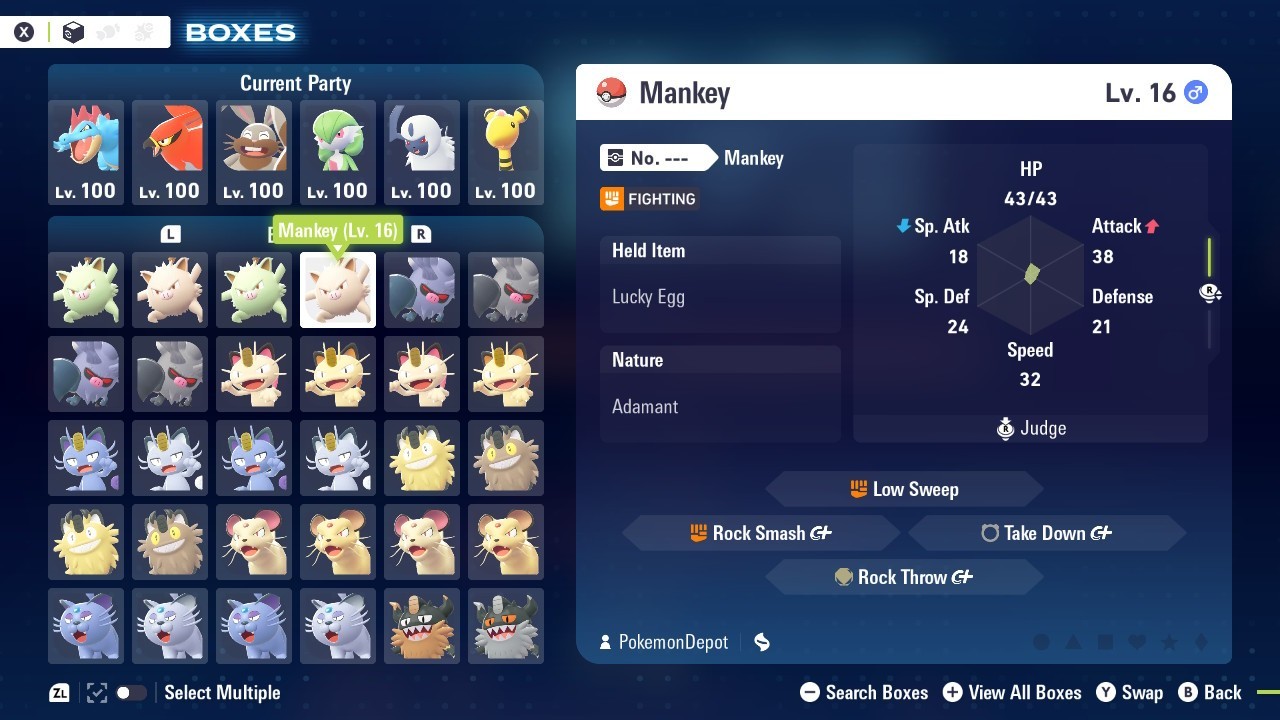Select the Boxes cube icon in top toolbar
Screen dimensions: 1280x720
73,32
